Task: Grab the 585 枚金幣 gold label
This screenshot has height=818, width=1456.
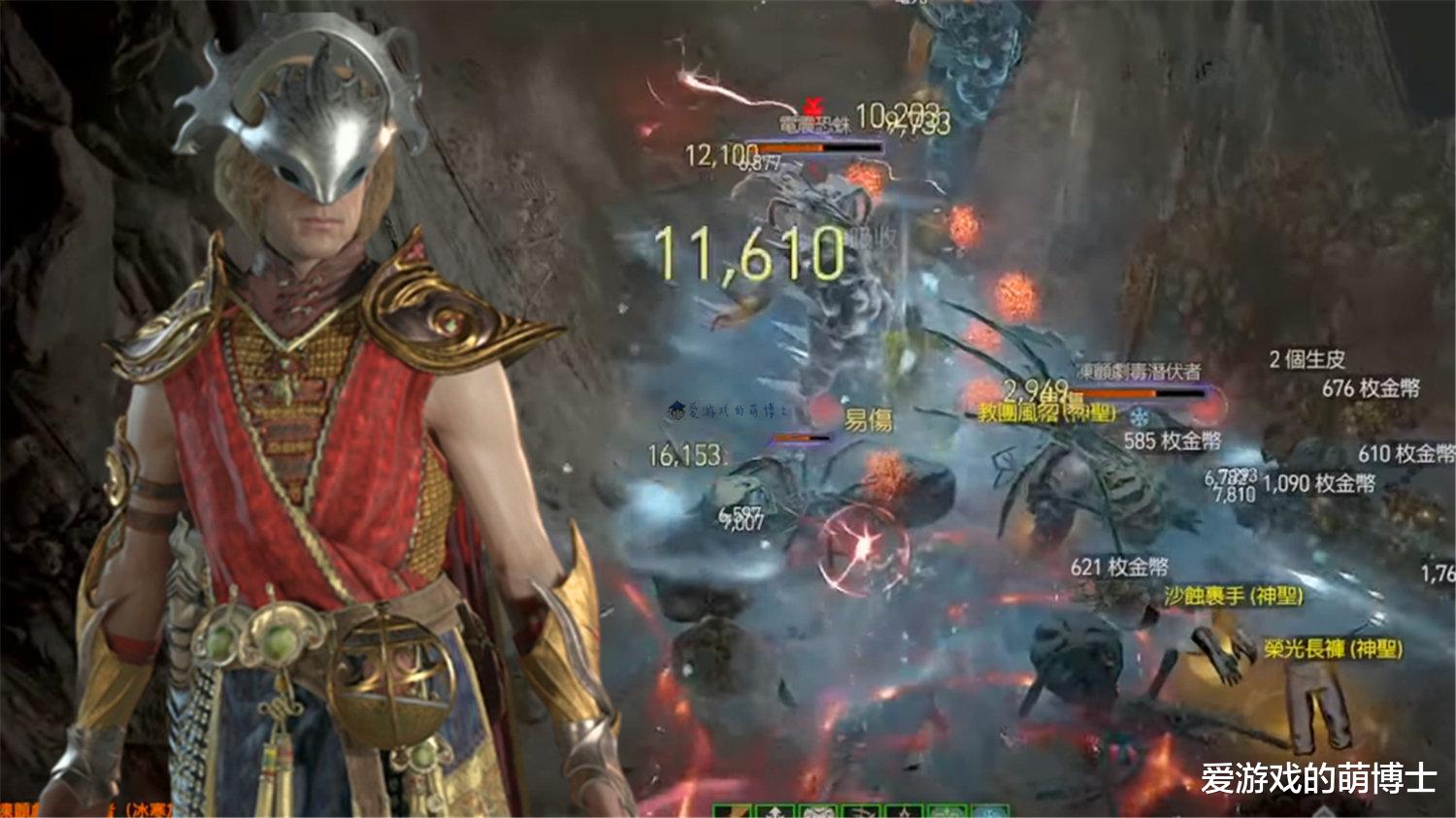Action: point(1172,442)
